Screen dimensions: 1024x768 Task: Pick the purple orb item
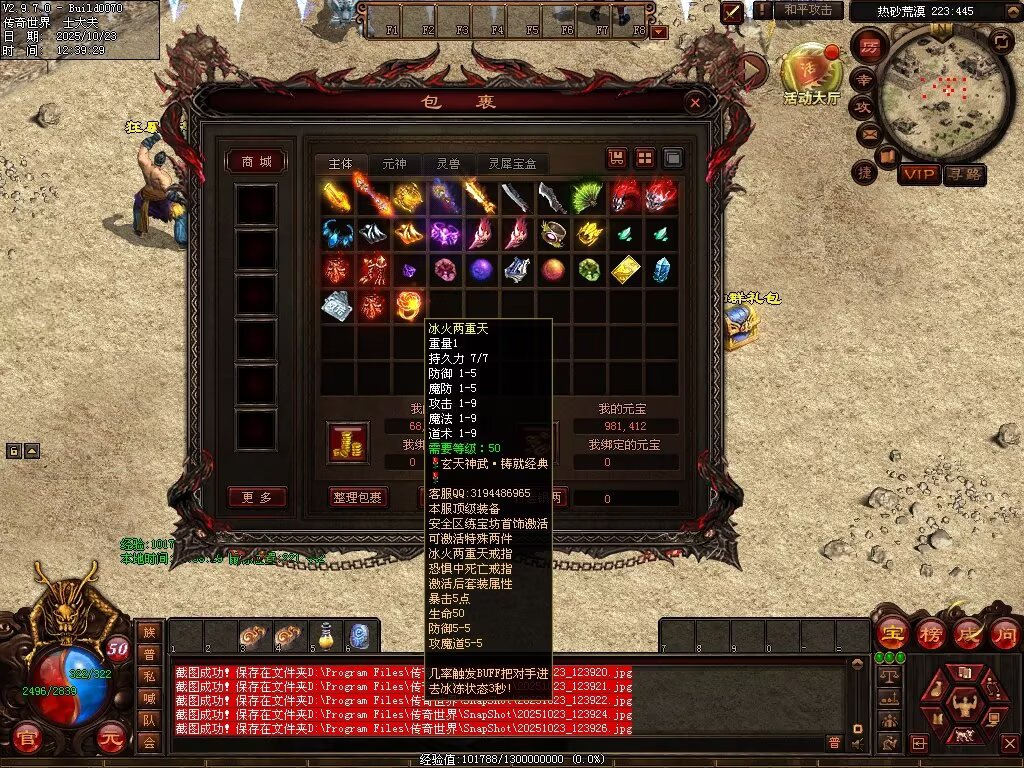click(x=481, y=270)
